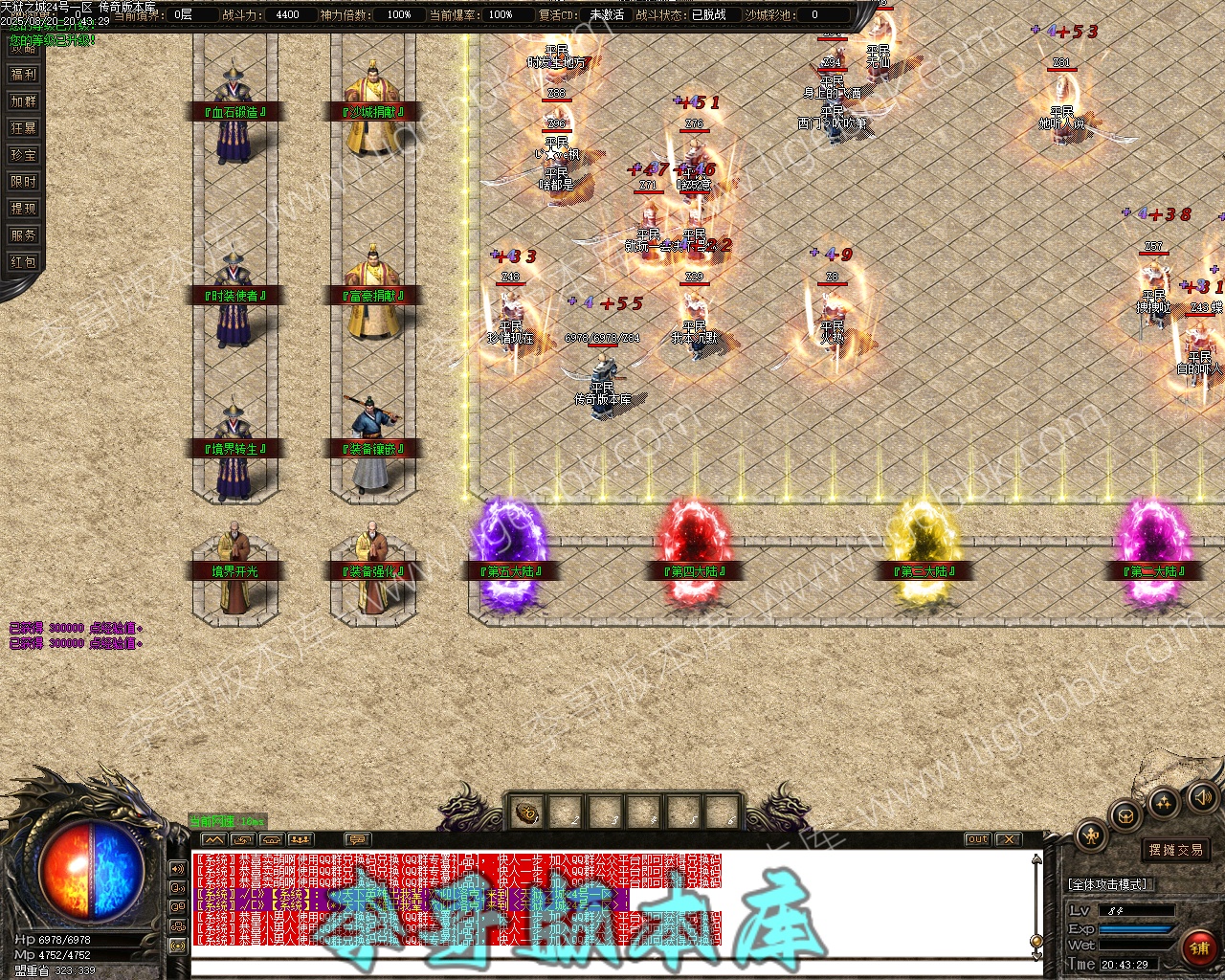The width and height of the screenshot is (1225, 980).
Task: Use the item in hotbar slot 1
Action: point(527,813)
